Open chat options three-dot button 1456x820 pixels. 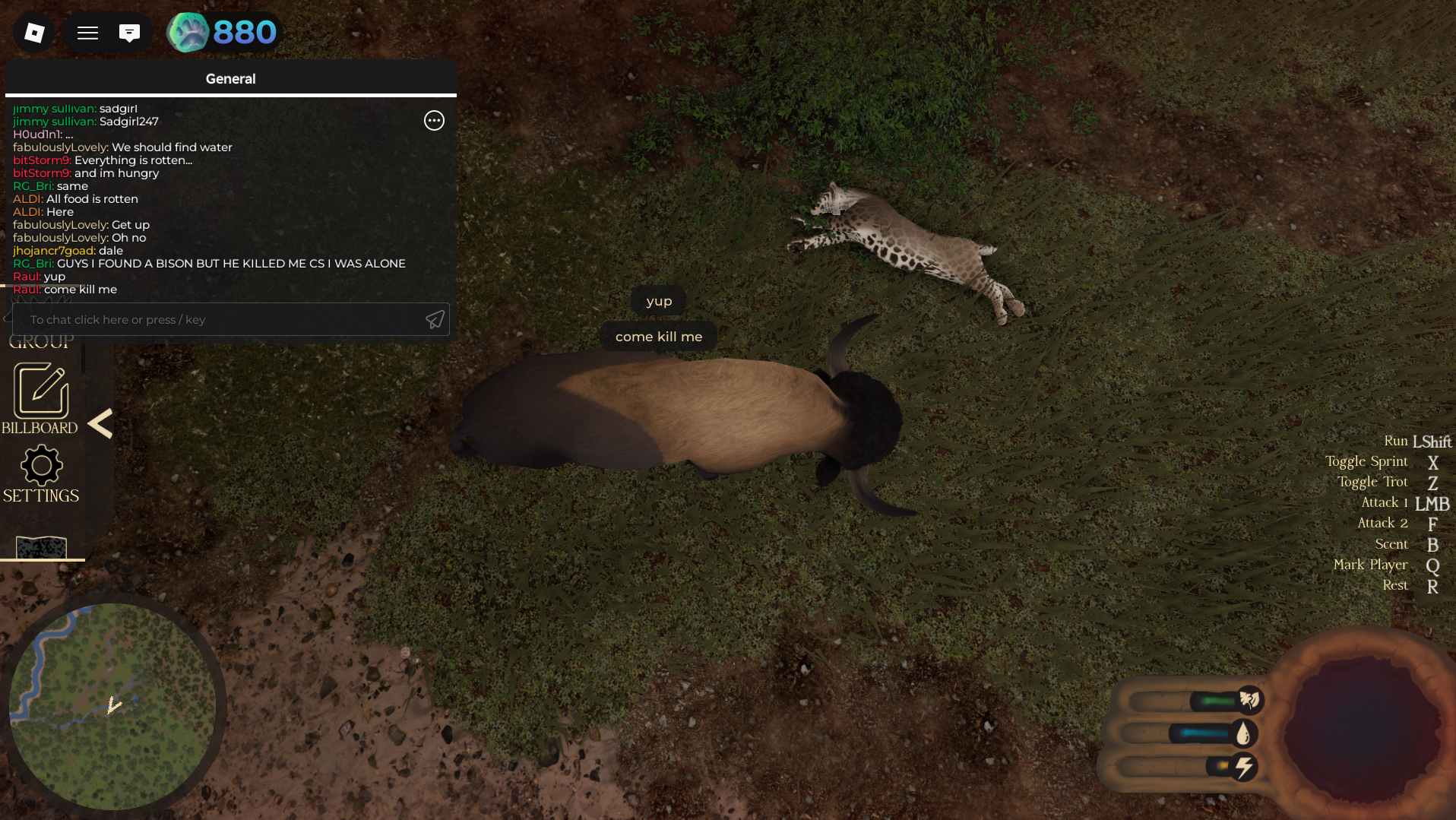coord(434,121)
